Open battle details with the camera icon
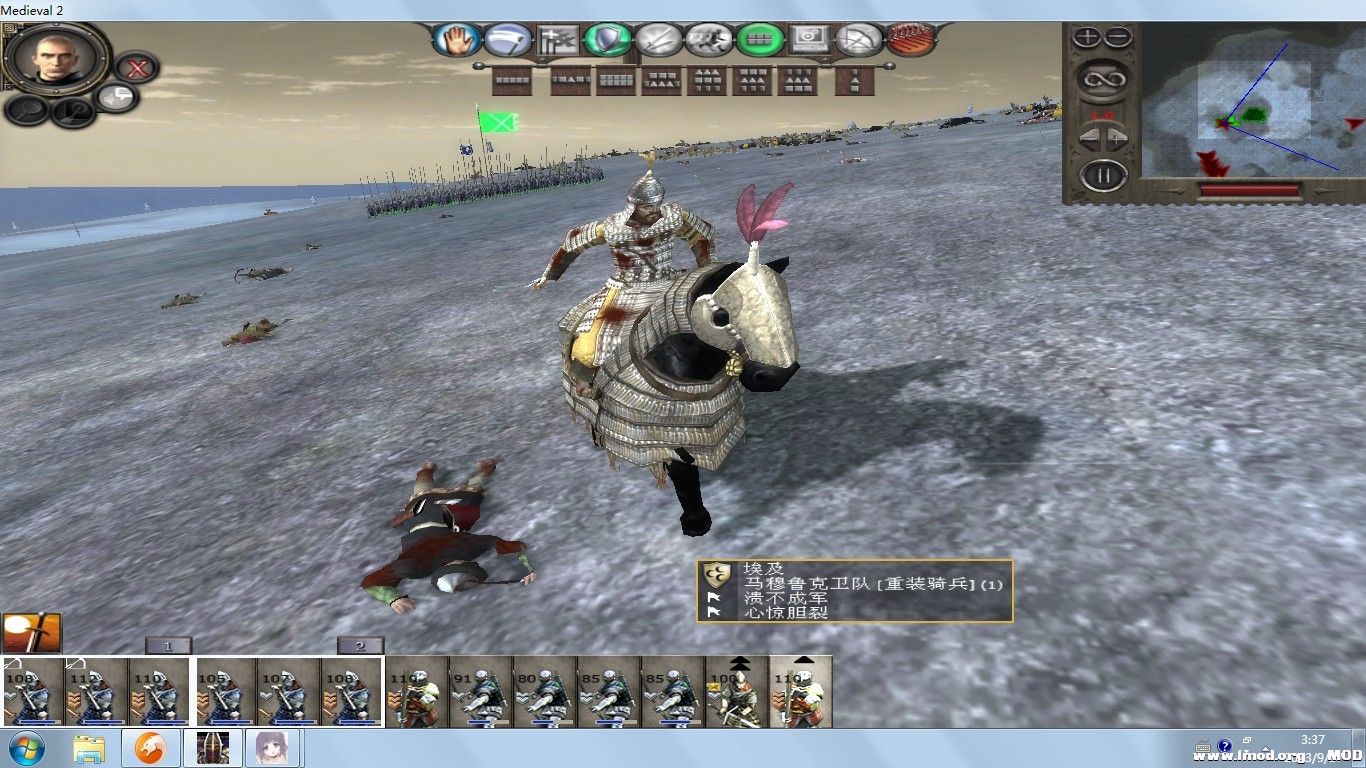This screenshot has height=768, width=1366. pos(810,40)
